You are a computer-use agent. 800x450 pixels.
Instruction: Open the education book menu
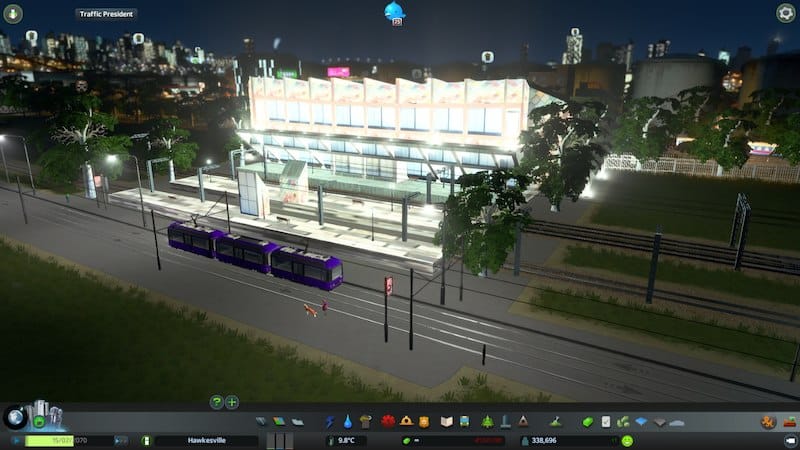447,422
